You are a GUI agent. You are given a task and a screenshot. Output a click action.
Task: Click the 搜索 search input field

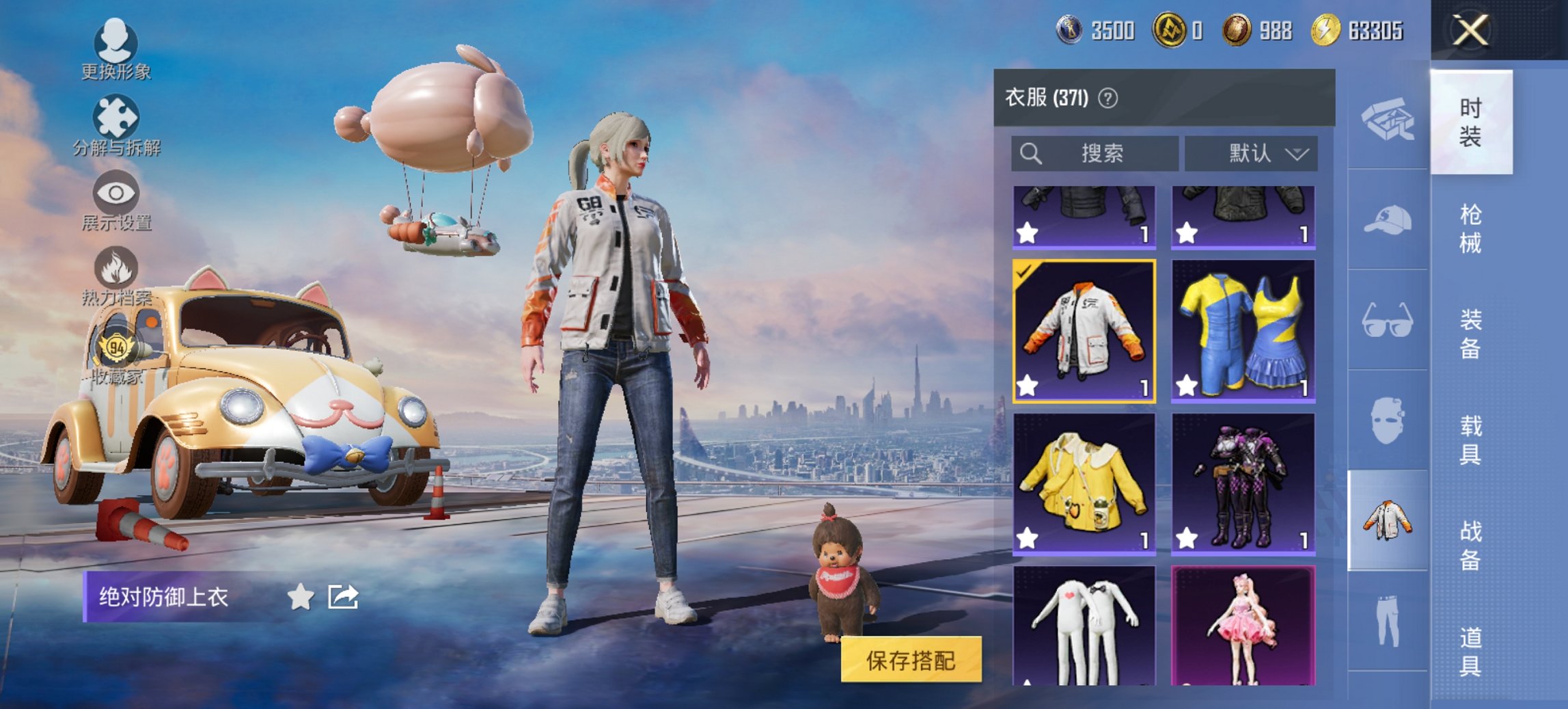(x=1093, y=154)
